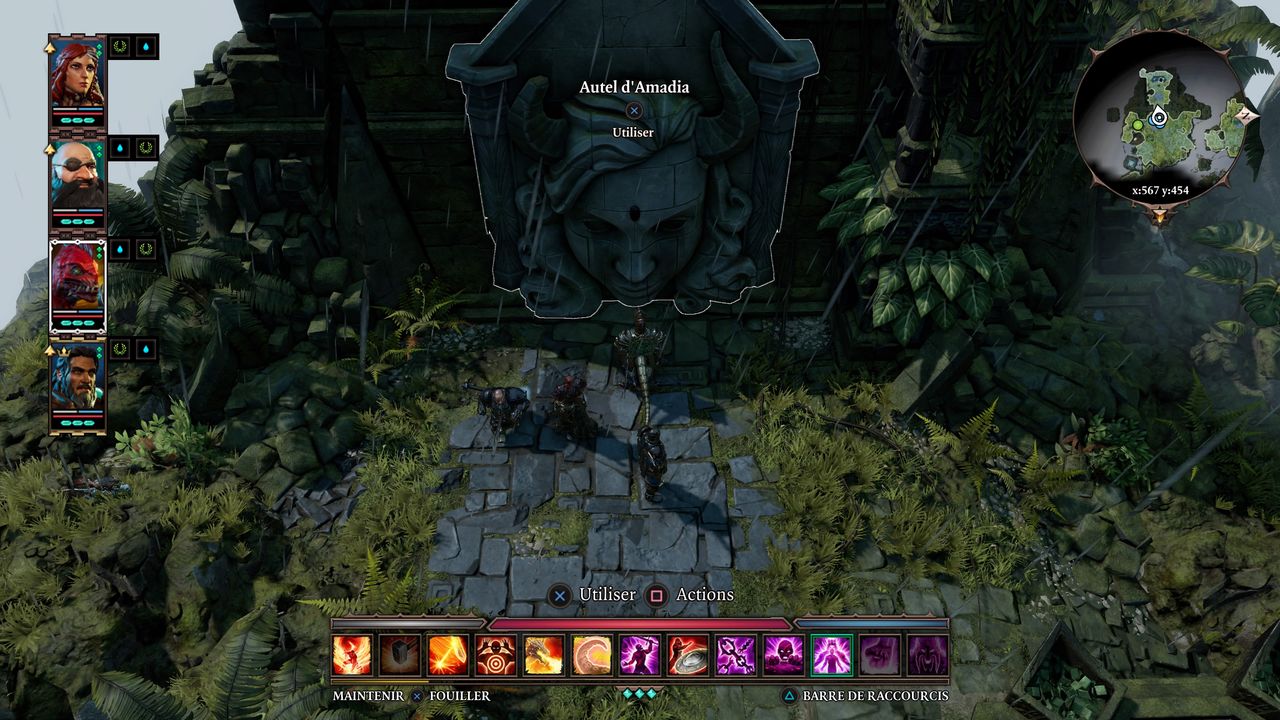Use the bouncing shield throw skill

(688, 655)
